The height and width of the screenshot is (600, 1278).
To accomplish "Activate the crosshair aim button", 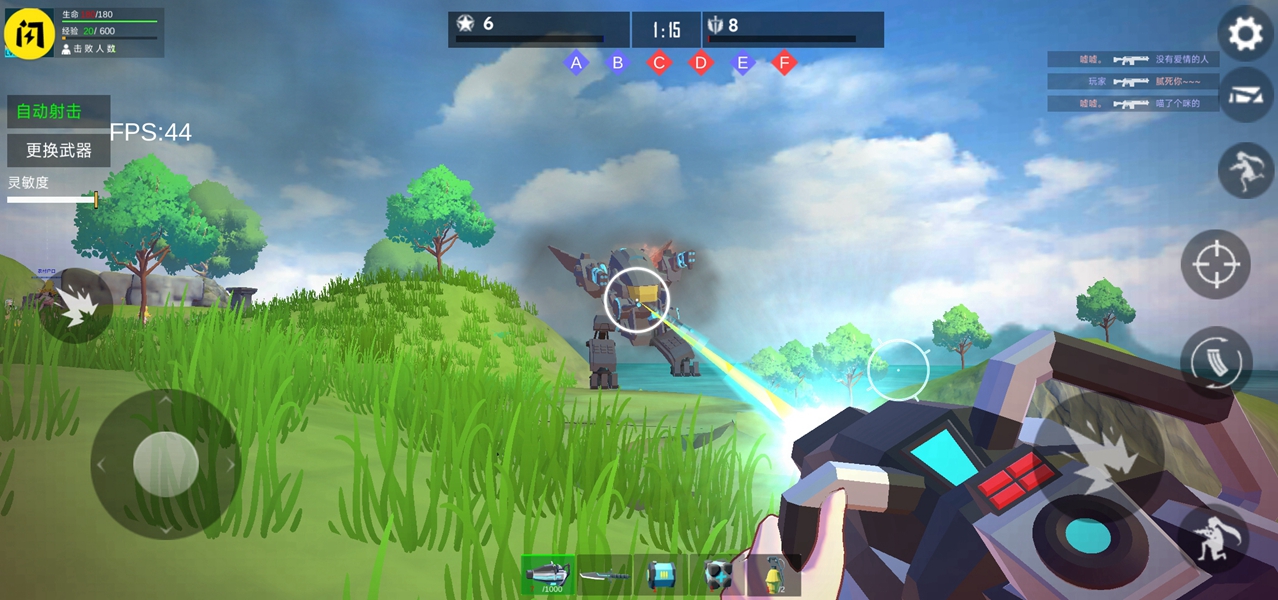I will pos(1215,264).
